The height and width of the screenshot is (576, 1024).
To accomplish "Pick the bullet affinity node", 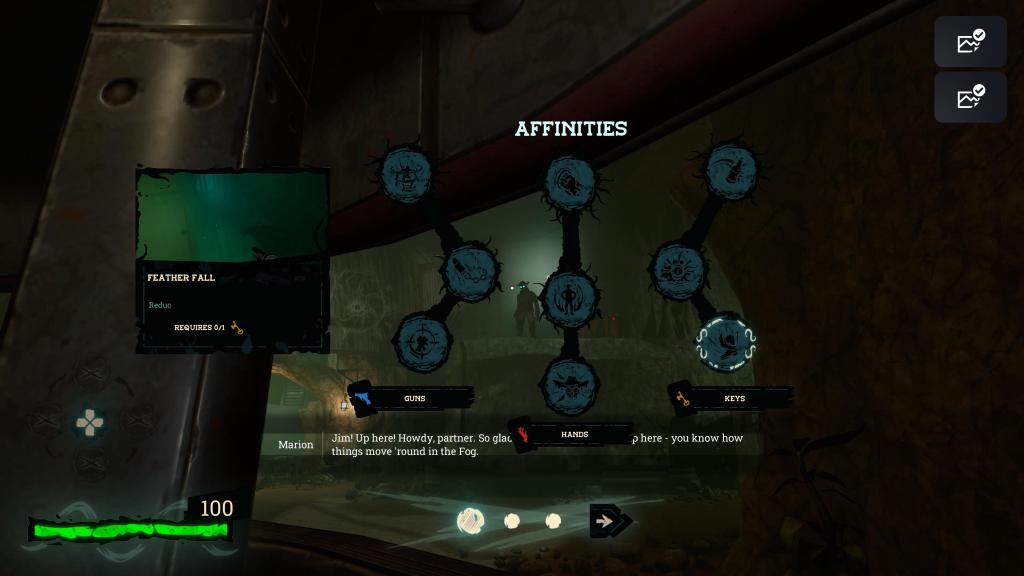I will 470,270.
